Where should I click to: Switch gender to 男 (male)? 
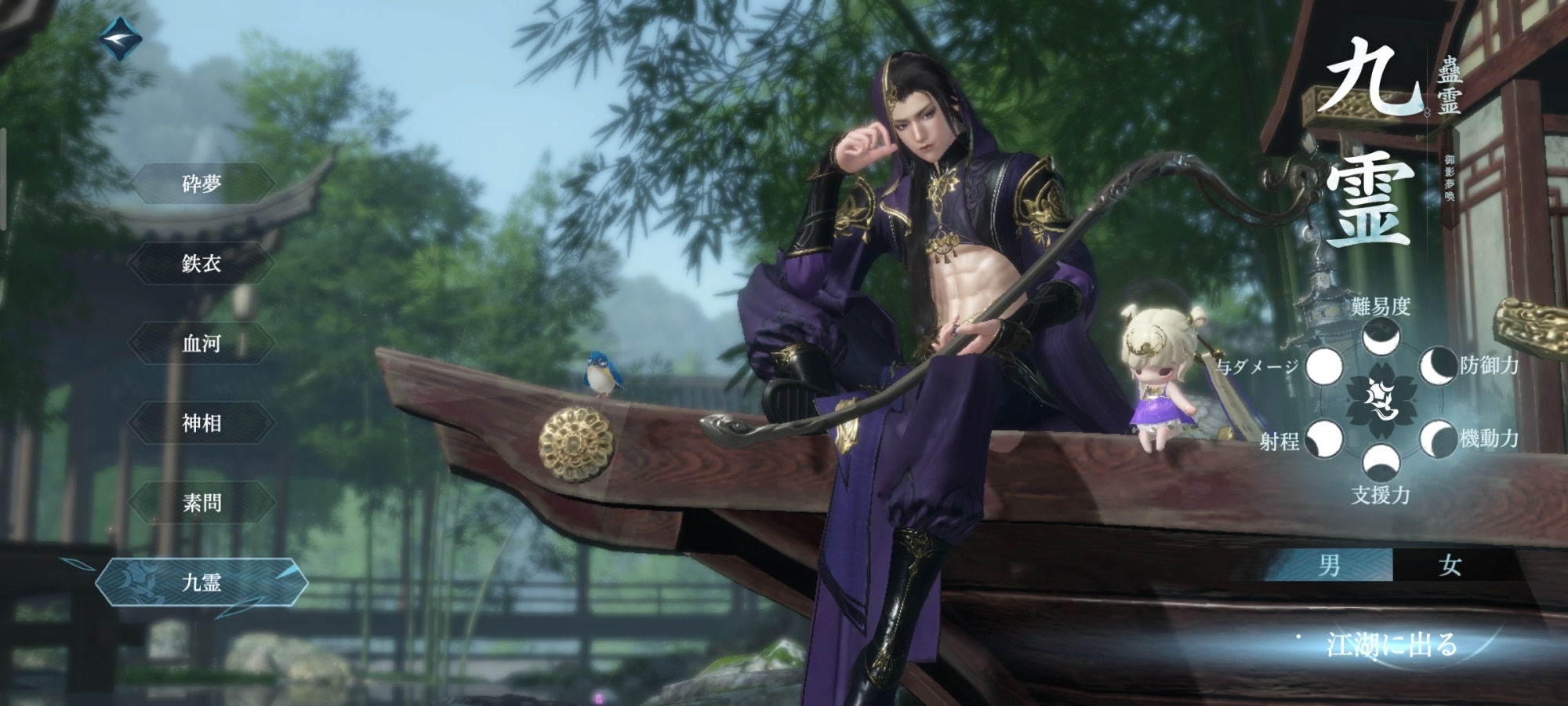pos(1330,565)
